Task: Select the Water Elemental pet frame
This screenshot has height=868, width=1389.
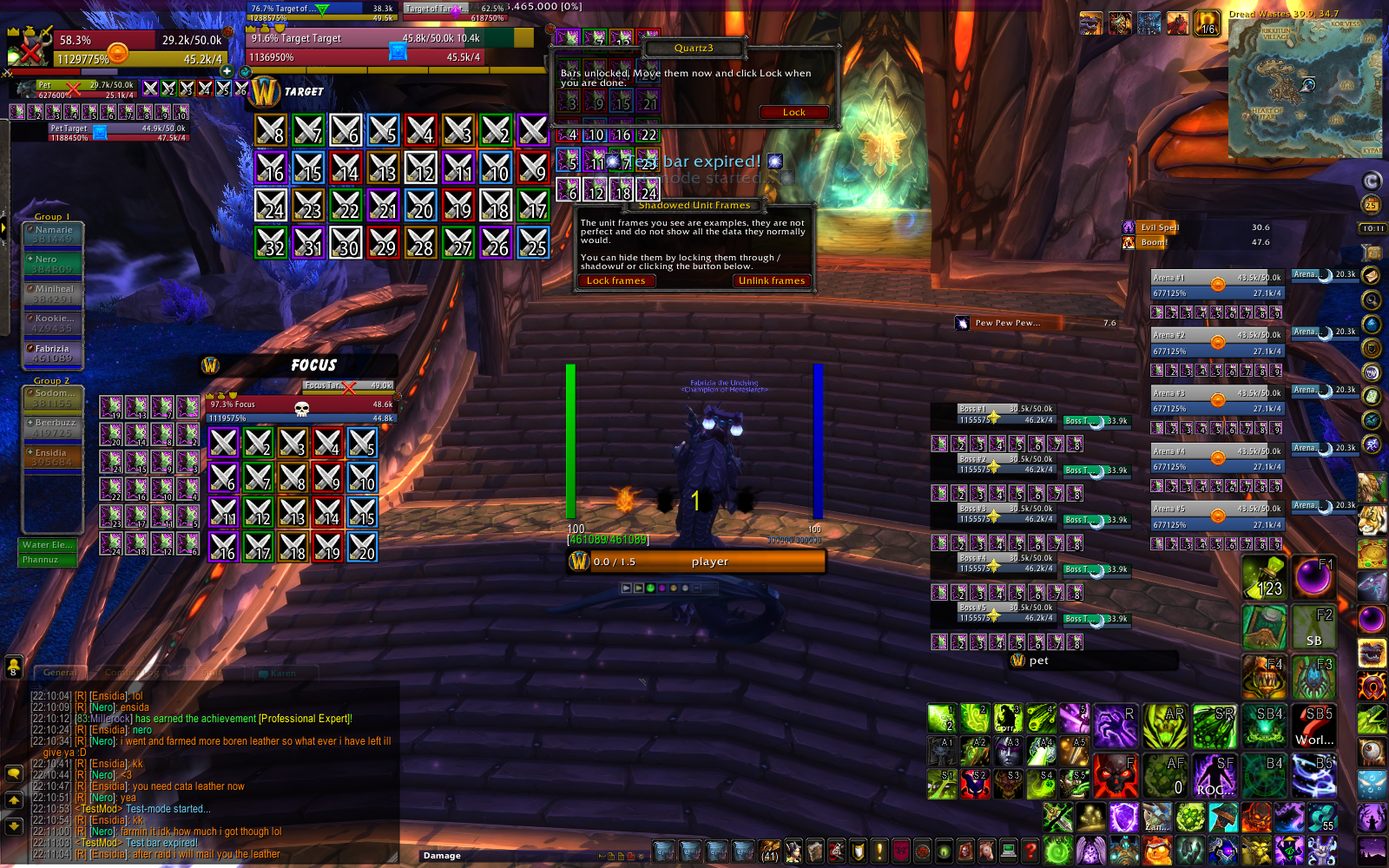Action: tap(48, 545)
